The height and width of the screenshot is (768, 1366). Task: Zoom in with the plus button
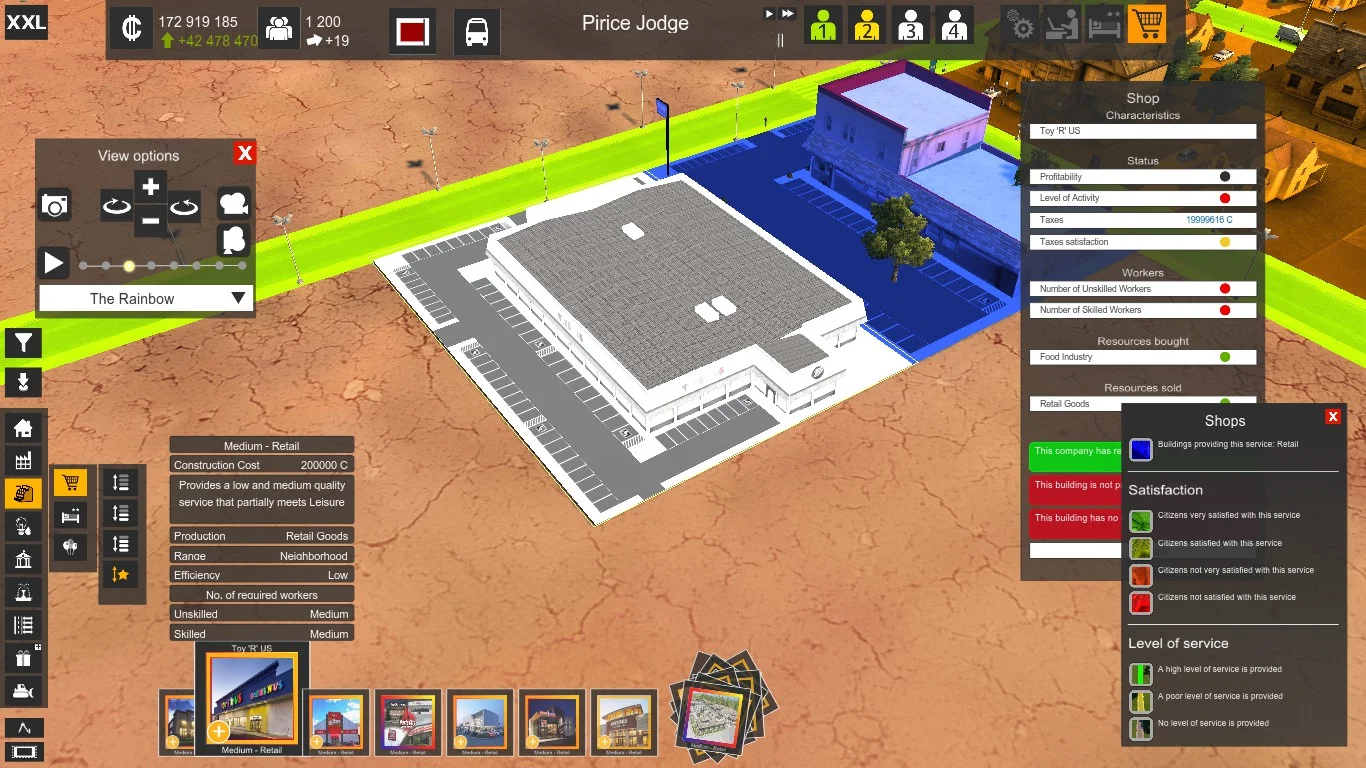pos(151,187)
